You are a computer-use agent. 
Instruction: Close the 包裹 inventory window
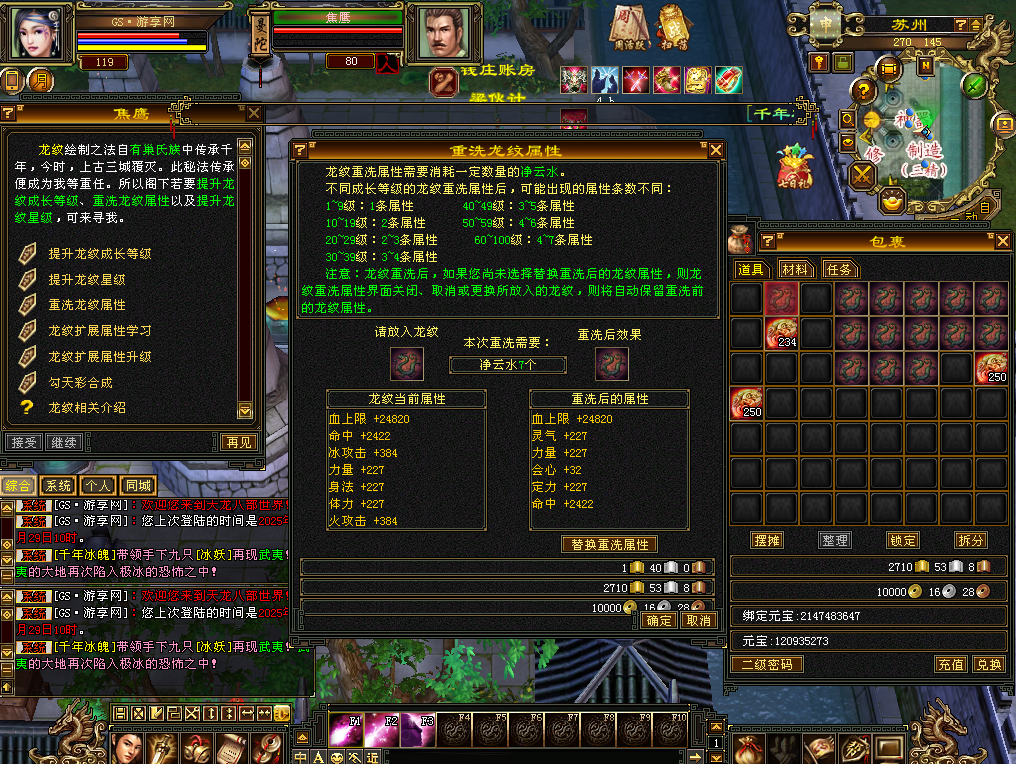[x=1000, y=240]
